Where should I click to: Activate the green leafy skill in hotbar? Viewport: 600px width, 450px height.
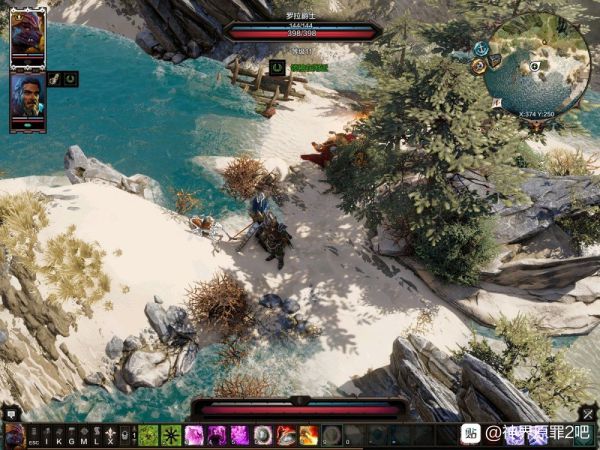coord(148,435)
